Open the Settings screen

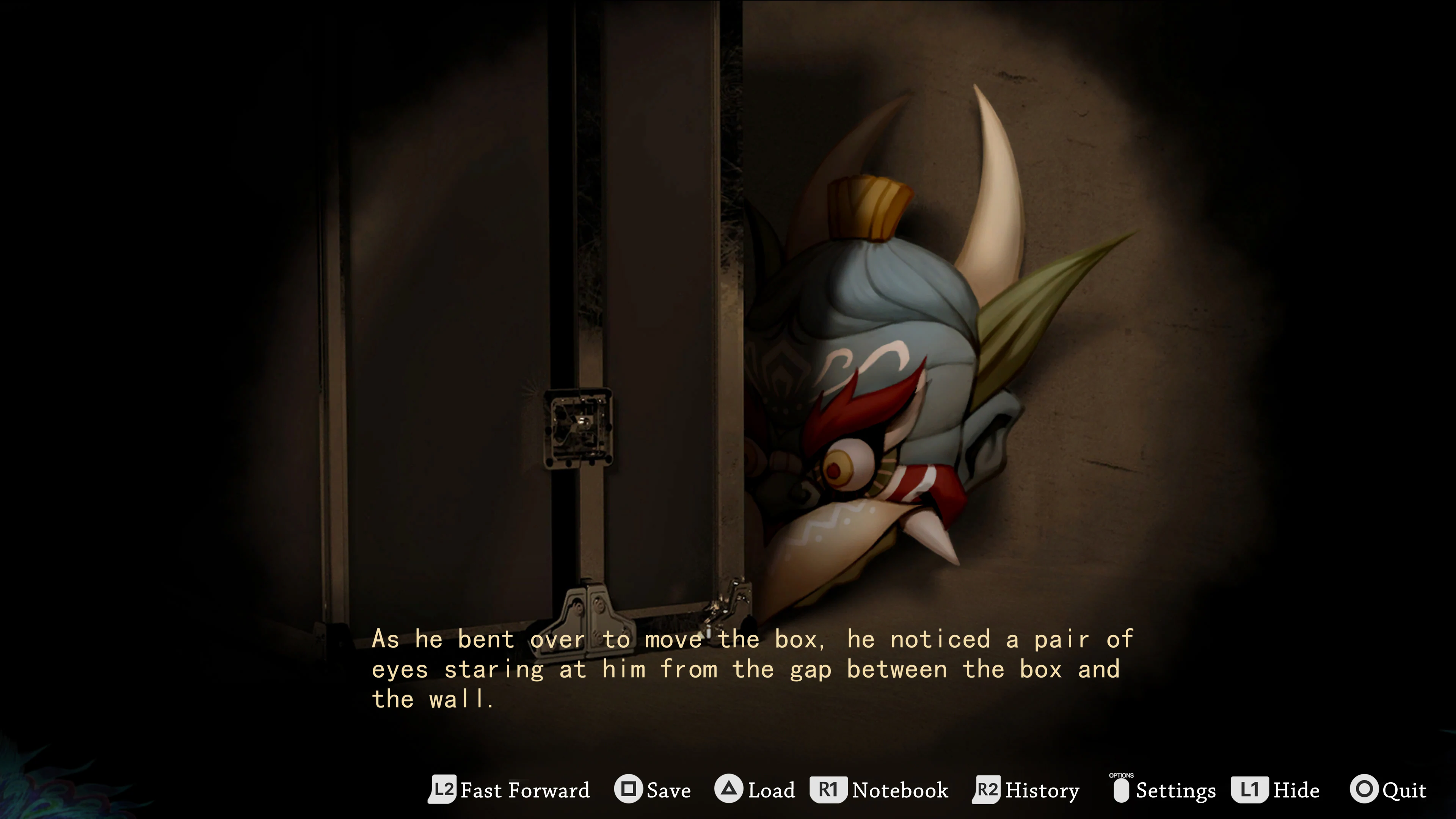[x=1176, y=790]
